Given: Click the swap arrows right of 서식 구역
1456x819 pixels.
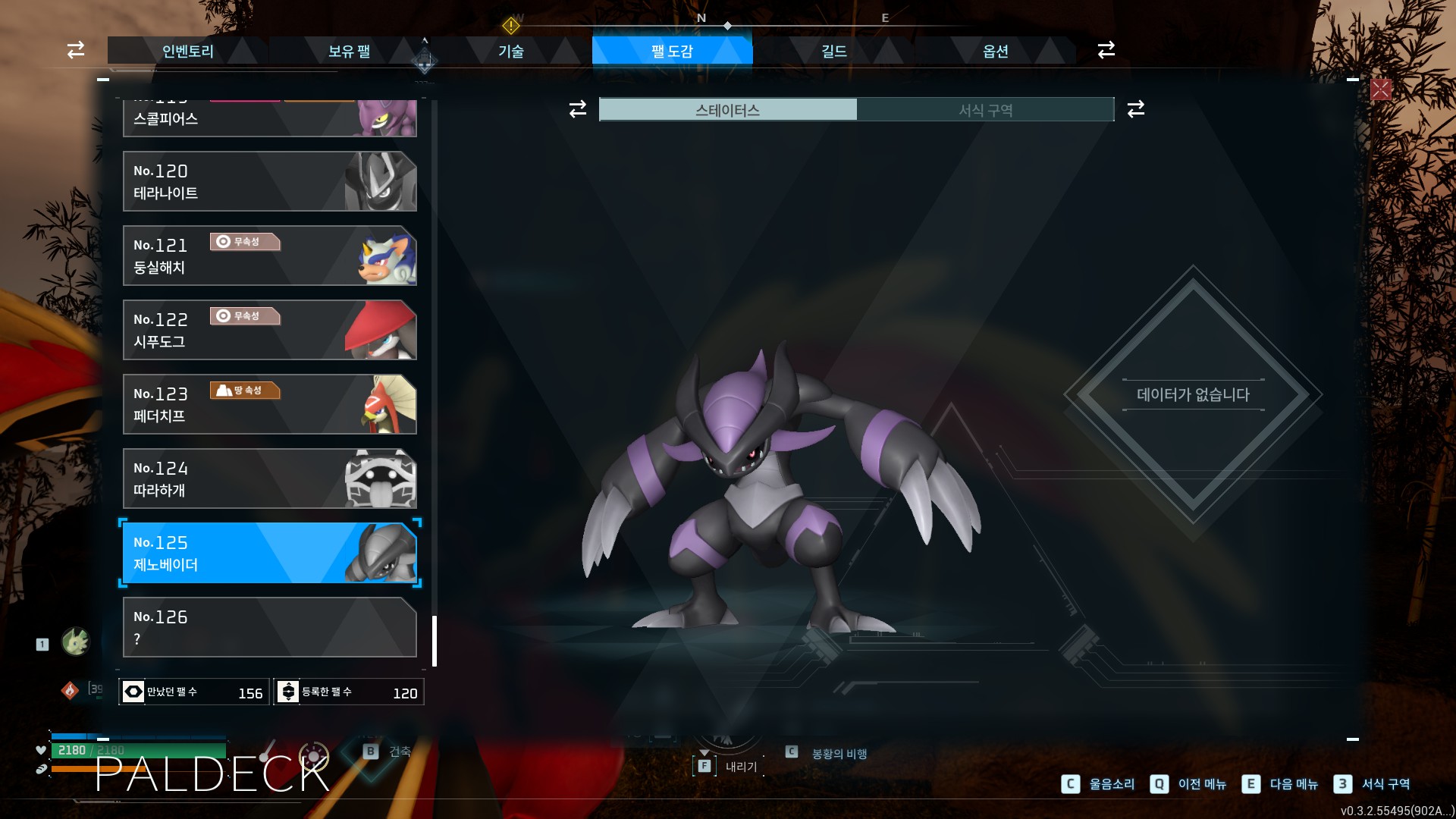Looking at the screenshot, I should [x=1135, y=109].
